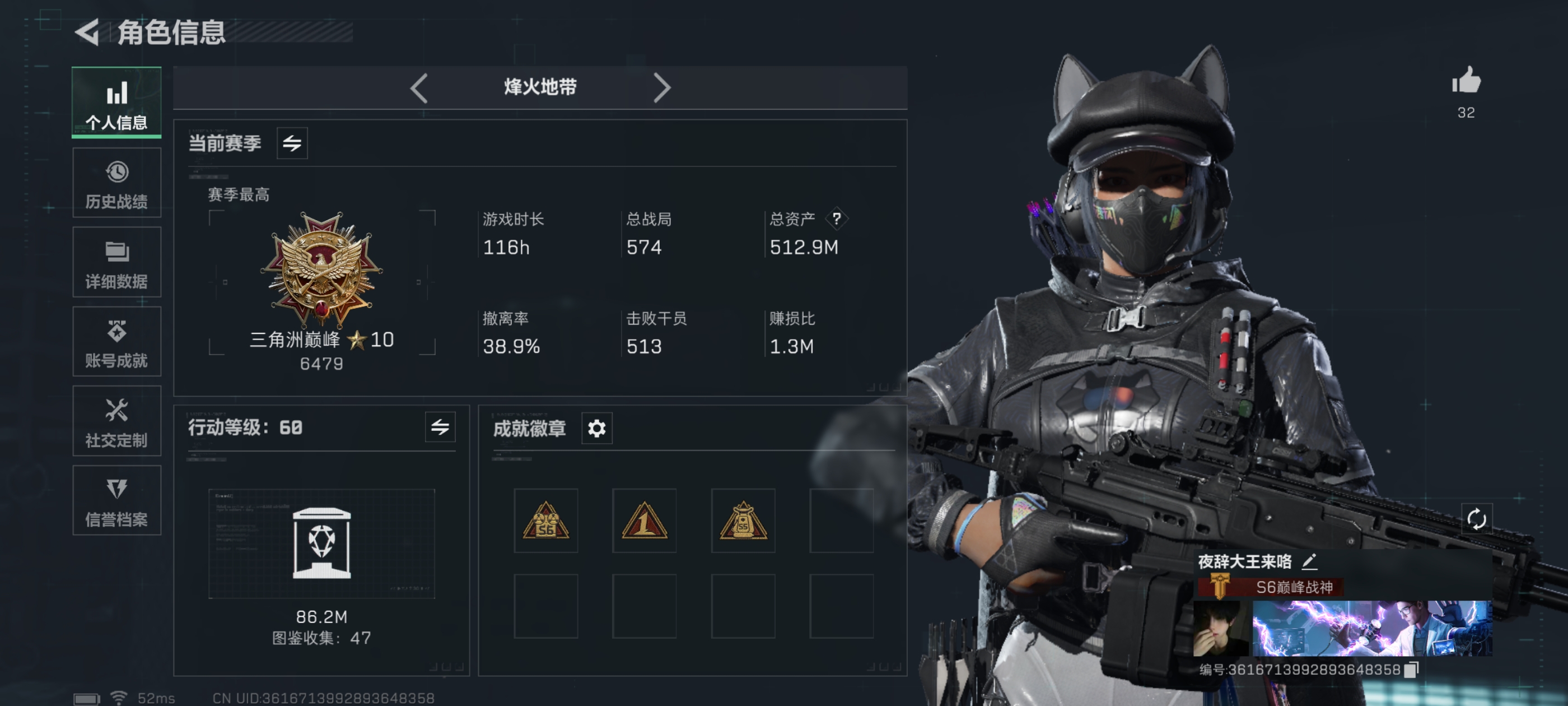1568x706 pixels.
Task: Click the character rotate refresh icon
Action: (1476, 519)
